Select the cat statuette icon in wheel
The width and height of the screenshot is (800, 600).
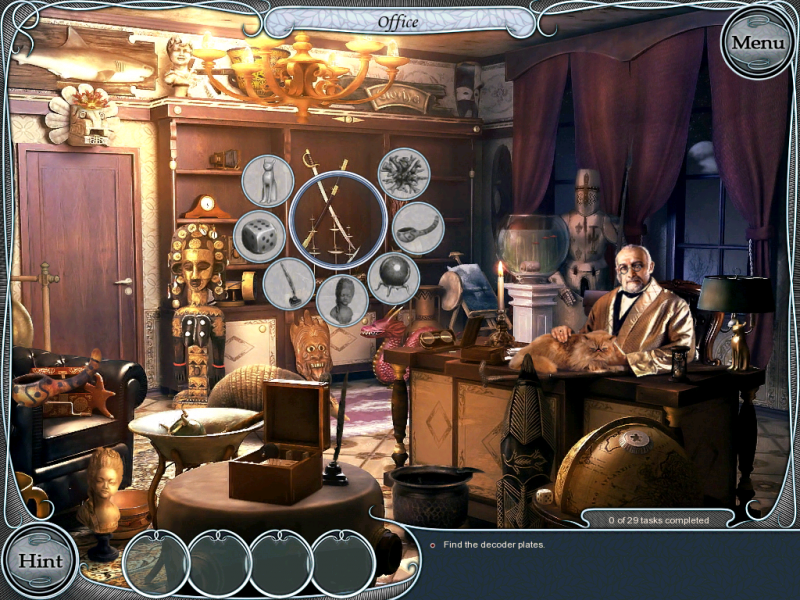(268, 180)
